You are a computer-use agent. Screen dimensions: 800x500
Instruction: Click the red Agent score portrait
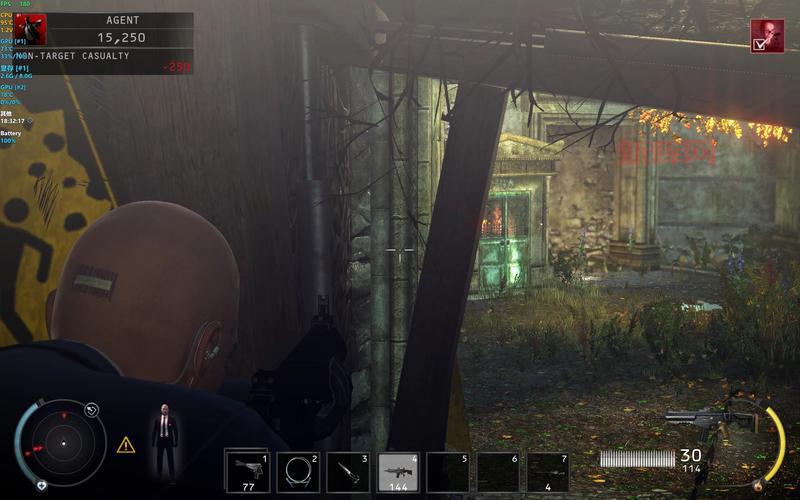(30, 29)
